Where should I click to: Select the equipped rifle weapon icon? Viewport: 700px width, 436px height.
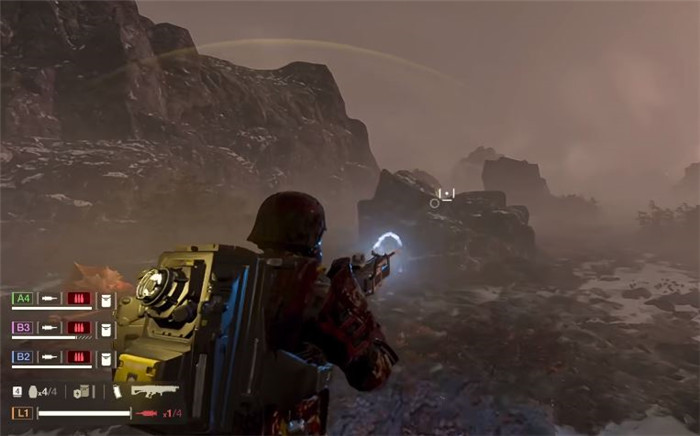[x=154, y=391]
